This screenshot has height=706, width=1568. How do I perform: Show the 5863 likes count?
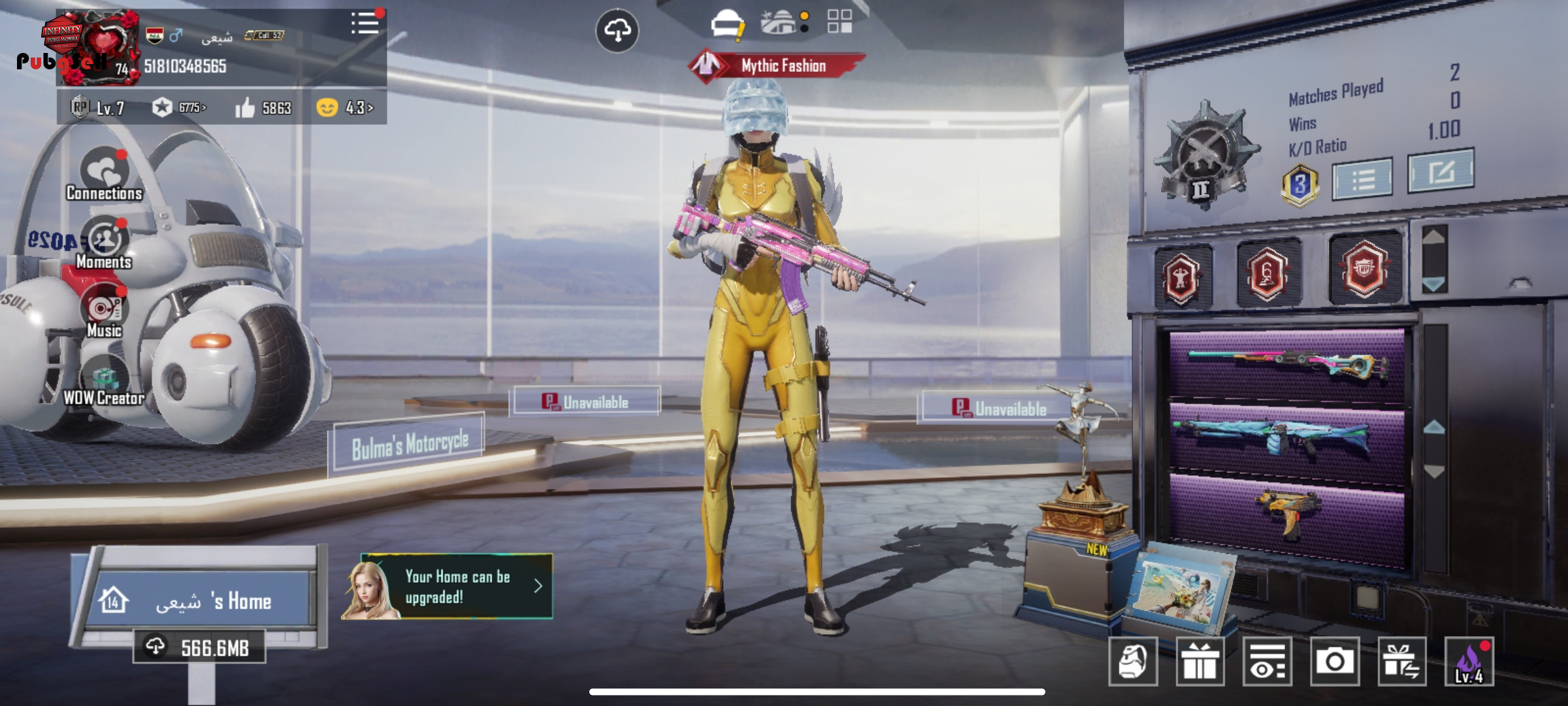(x=263, y=107)
